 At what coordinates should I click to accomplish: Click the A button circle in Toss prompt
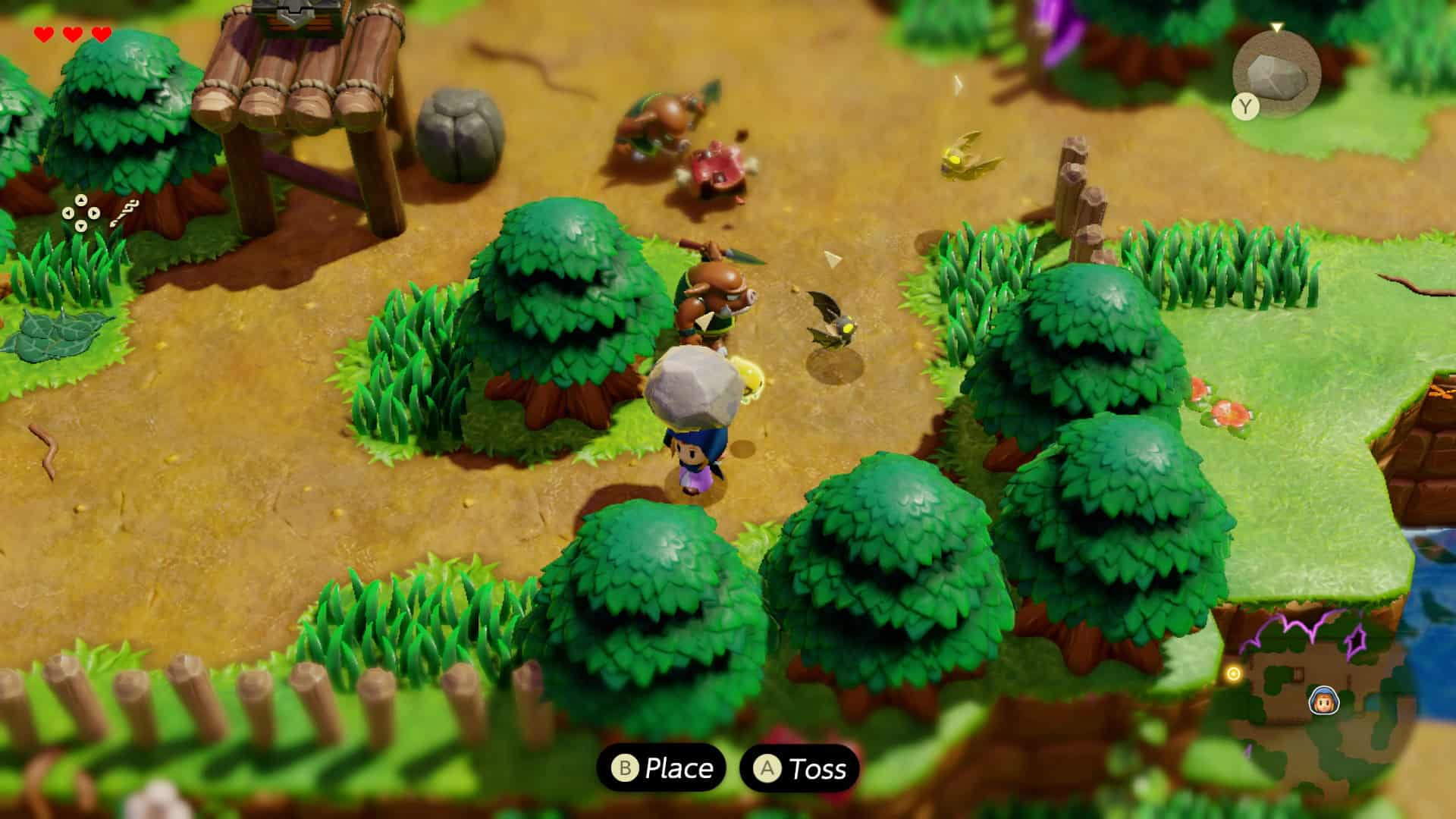[x=768, y=768]
